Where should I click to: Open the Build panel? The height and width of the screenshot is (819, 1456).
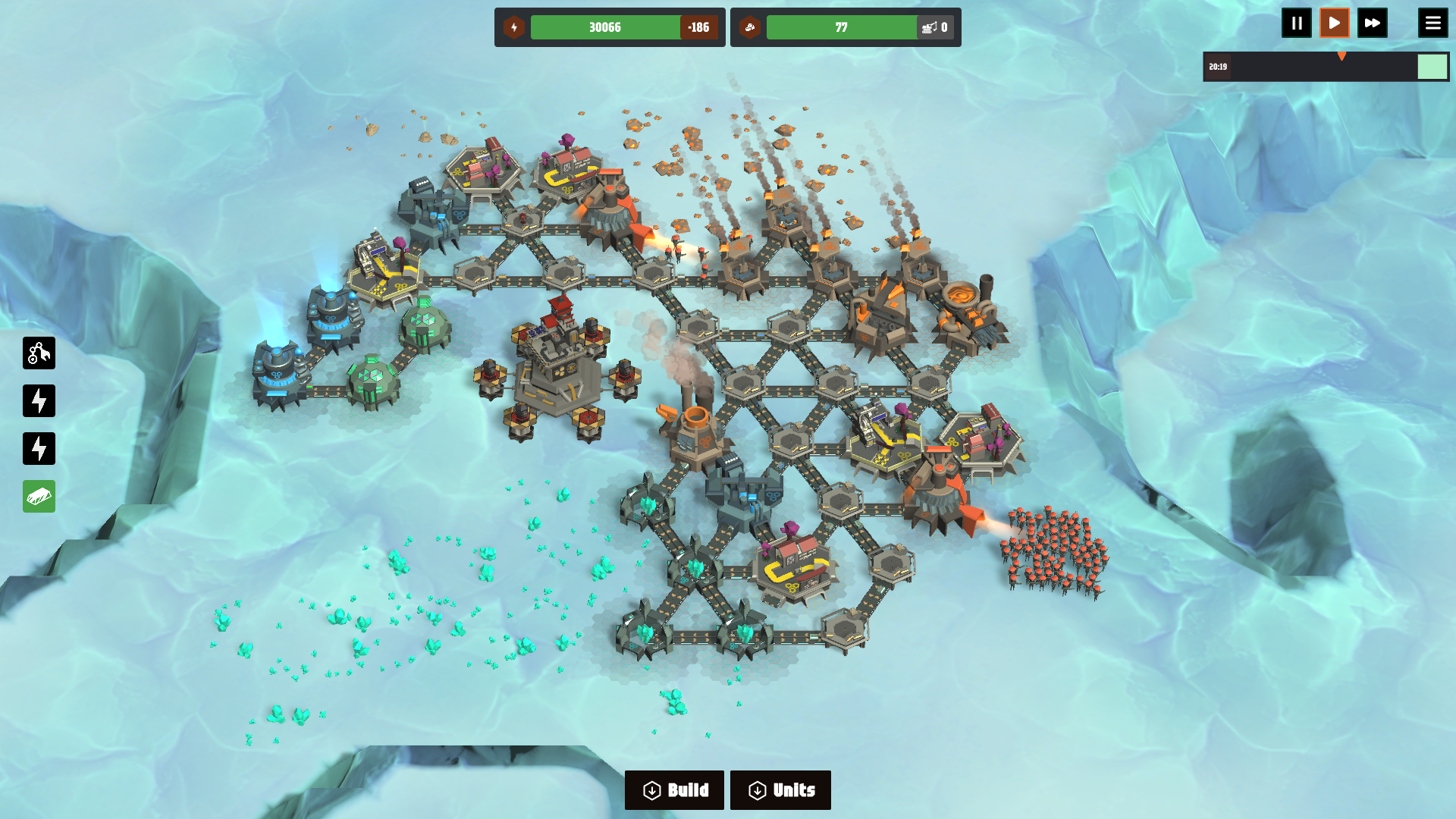674,790
